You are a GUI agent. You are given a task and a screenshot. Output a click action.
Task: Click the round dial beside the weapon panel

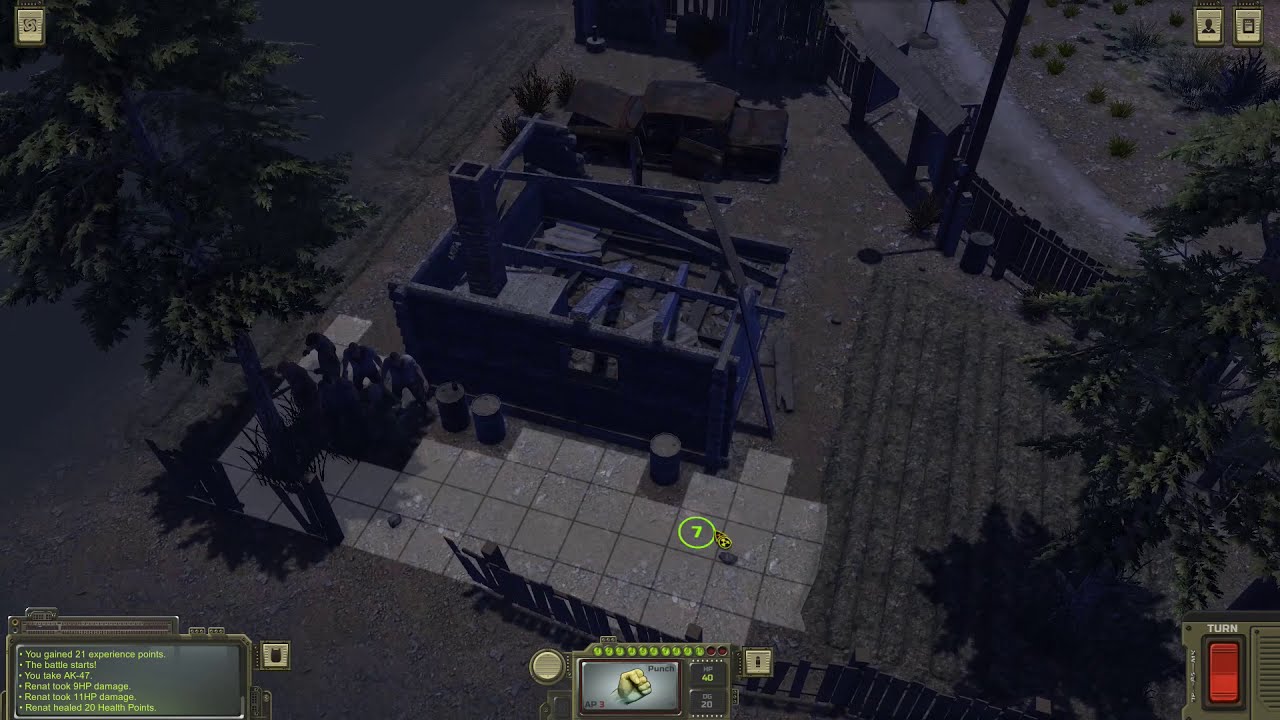point(547,666)
